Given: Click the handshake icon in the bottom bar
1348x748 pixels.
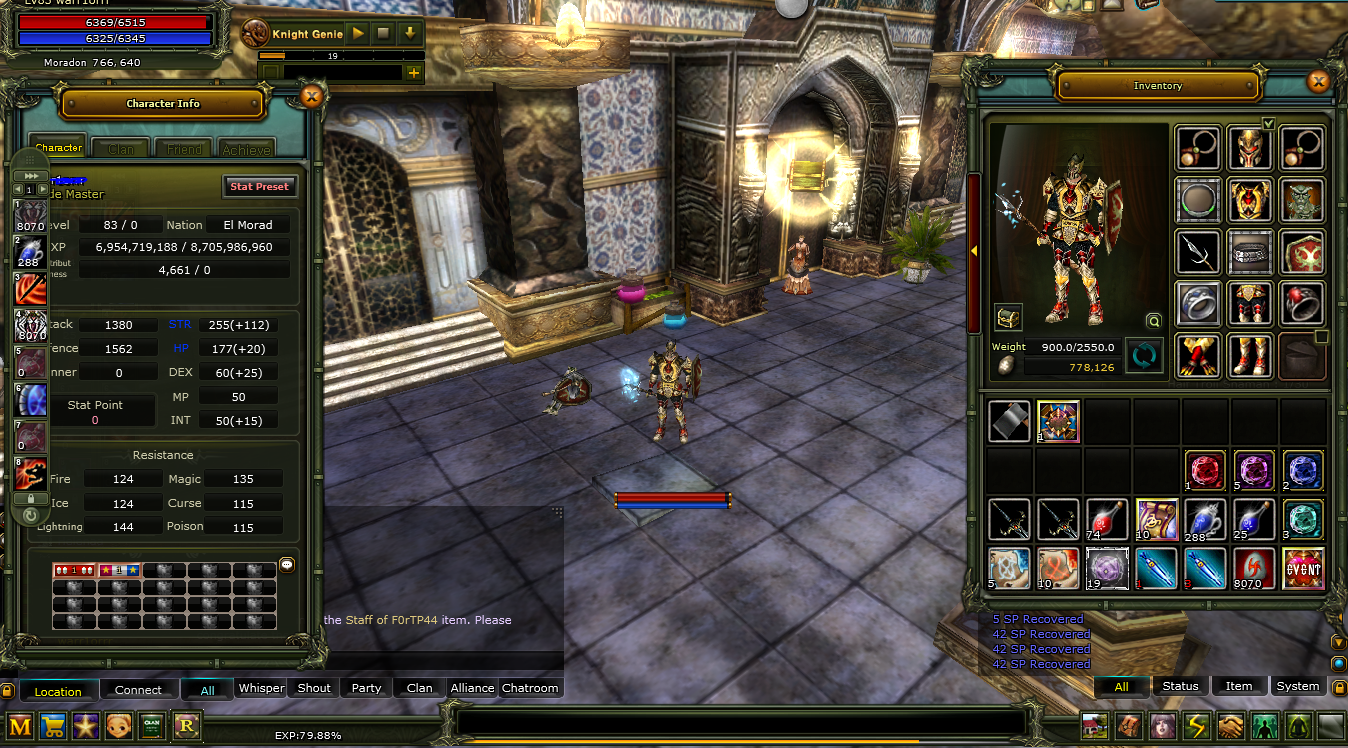Looking at the screenshot, I should pyautogui.click(x=1229, y=726).
